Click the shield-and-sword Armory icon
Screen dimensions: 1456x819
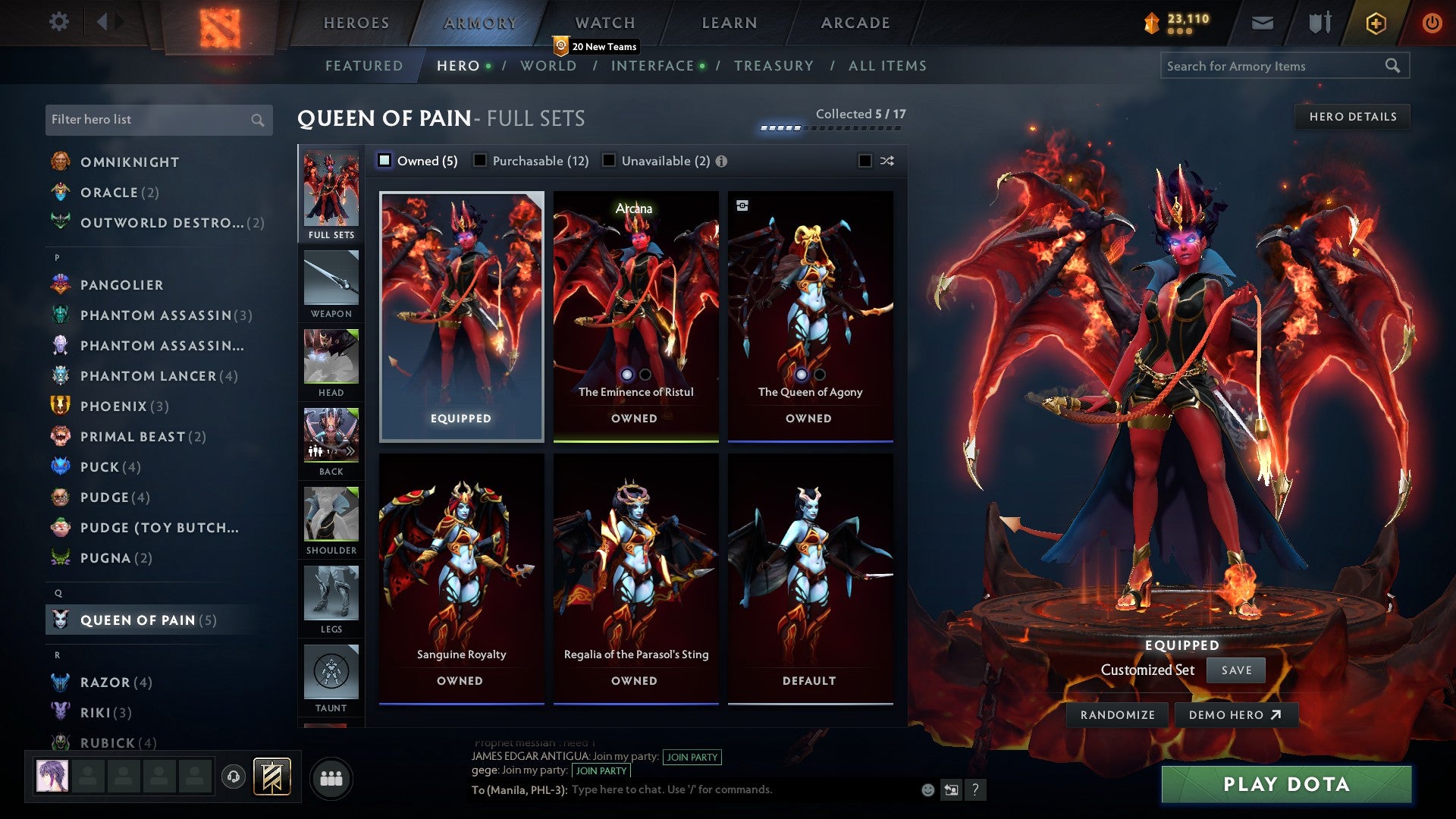tap(1319, 22)
